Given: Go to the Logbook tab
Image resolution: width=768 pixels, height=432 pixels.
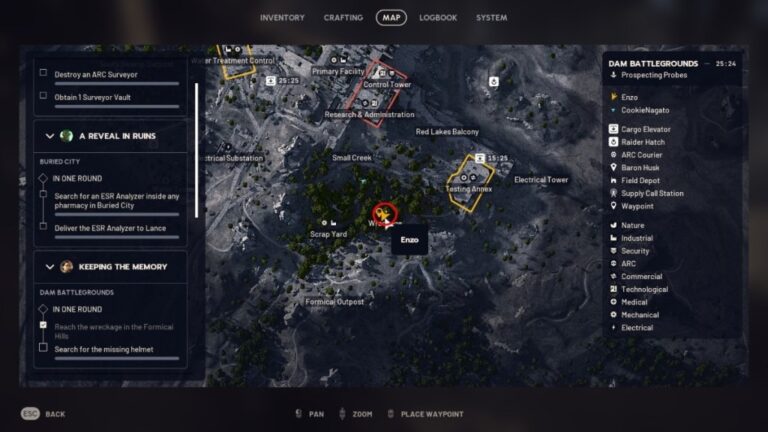Looking at the screenshot, I should coord(438,18).
